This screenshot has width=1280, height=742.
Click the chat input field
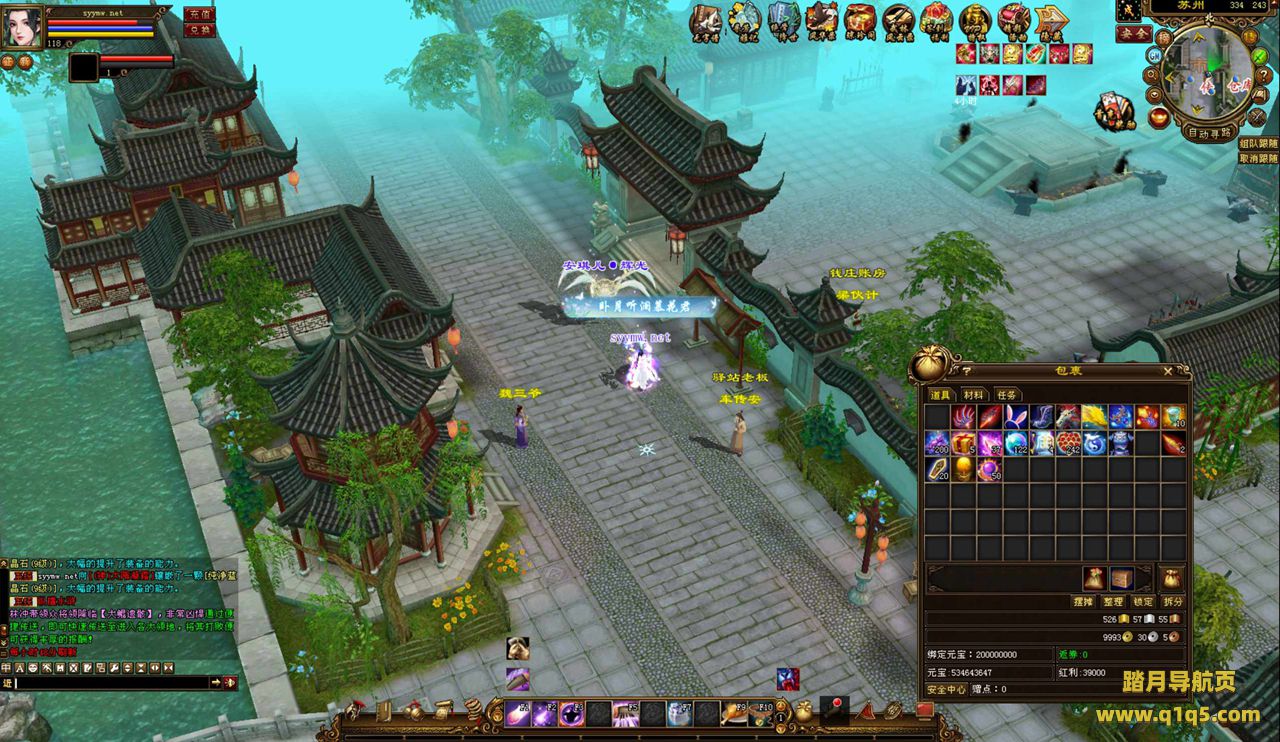(110, 682)
